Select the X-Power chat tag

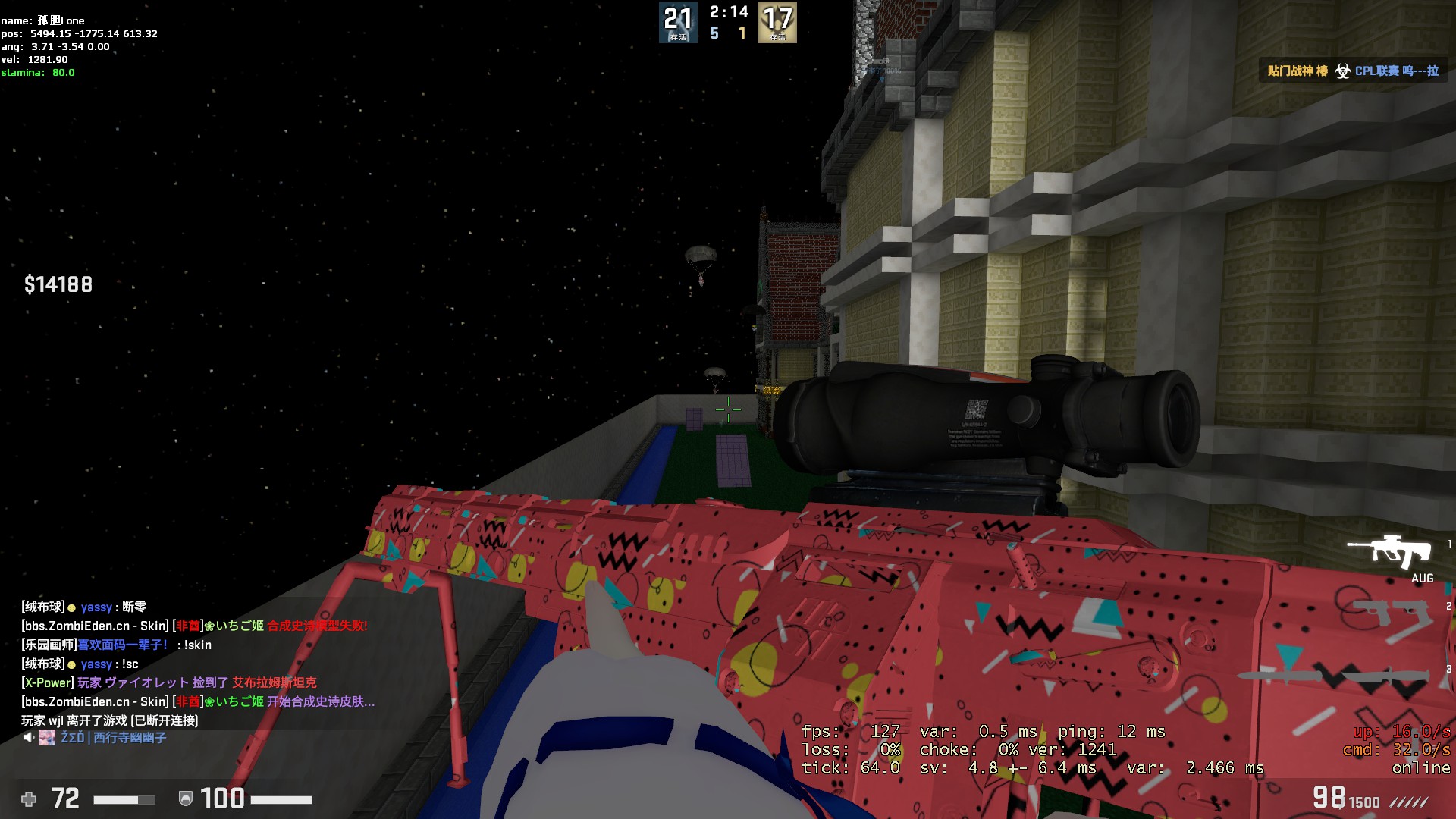click(46, 682)
